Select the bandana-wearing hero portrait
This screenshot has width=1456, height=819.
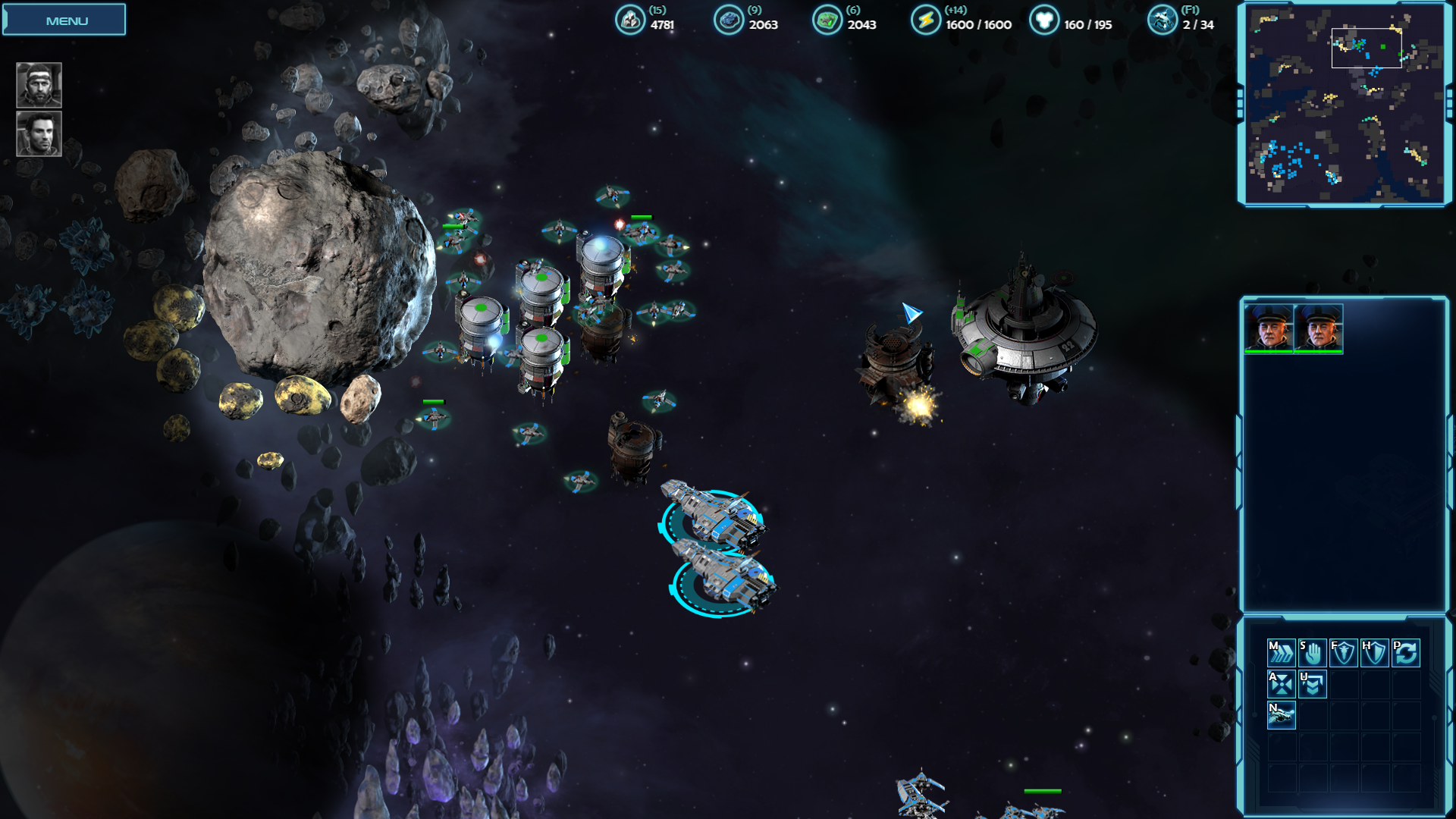tap(39, 85)
